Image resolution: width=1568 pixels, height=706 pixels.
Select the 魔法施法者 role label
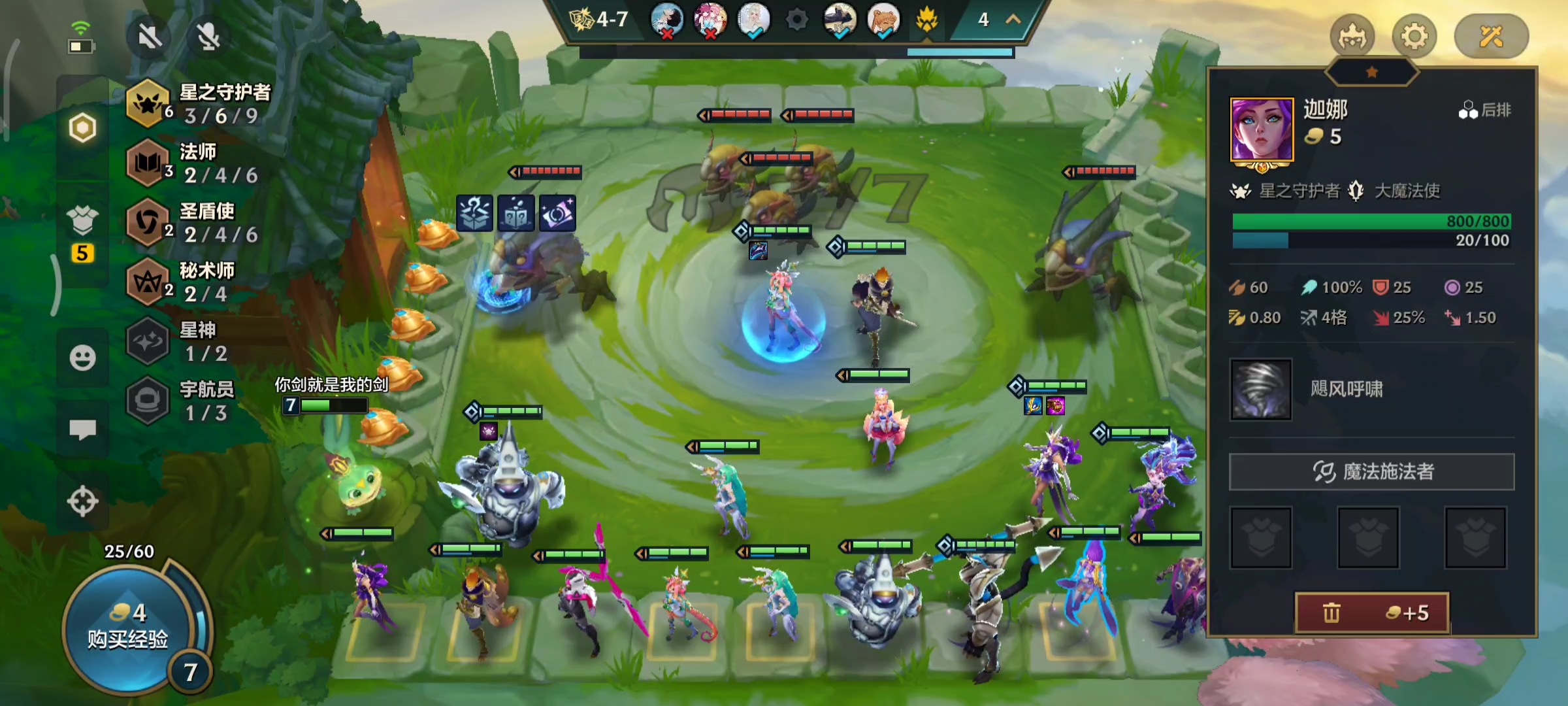1372,471
